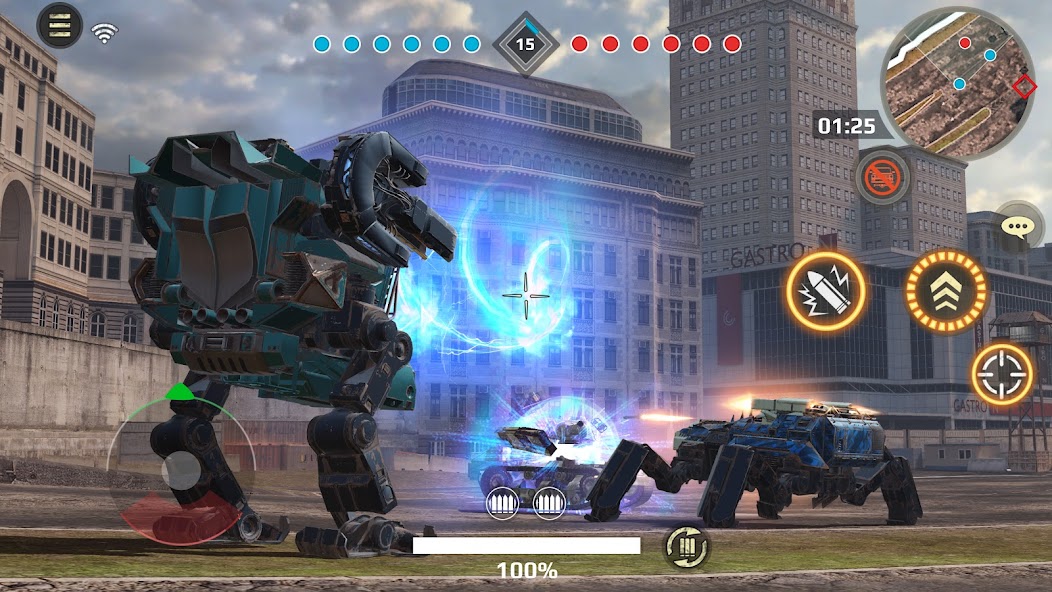The image size is (1052, 592).
Task: Open the quick chat speech bubble
Action: point(1017,226)
